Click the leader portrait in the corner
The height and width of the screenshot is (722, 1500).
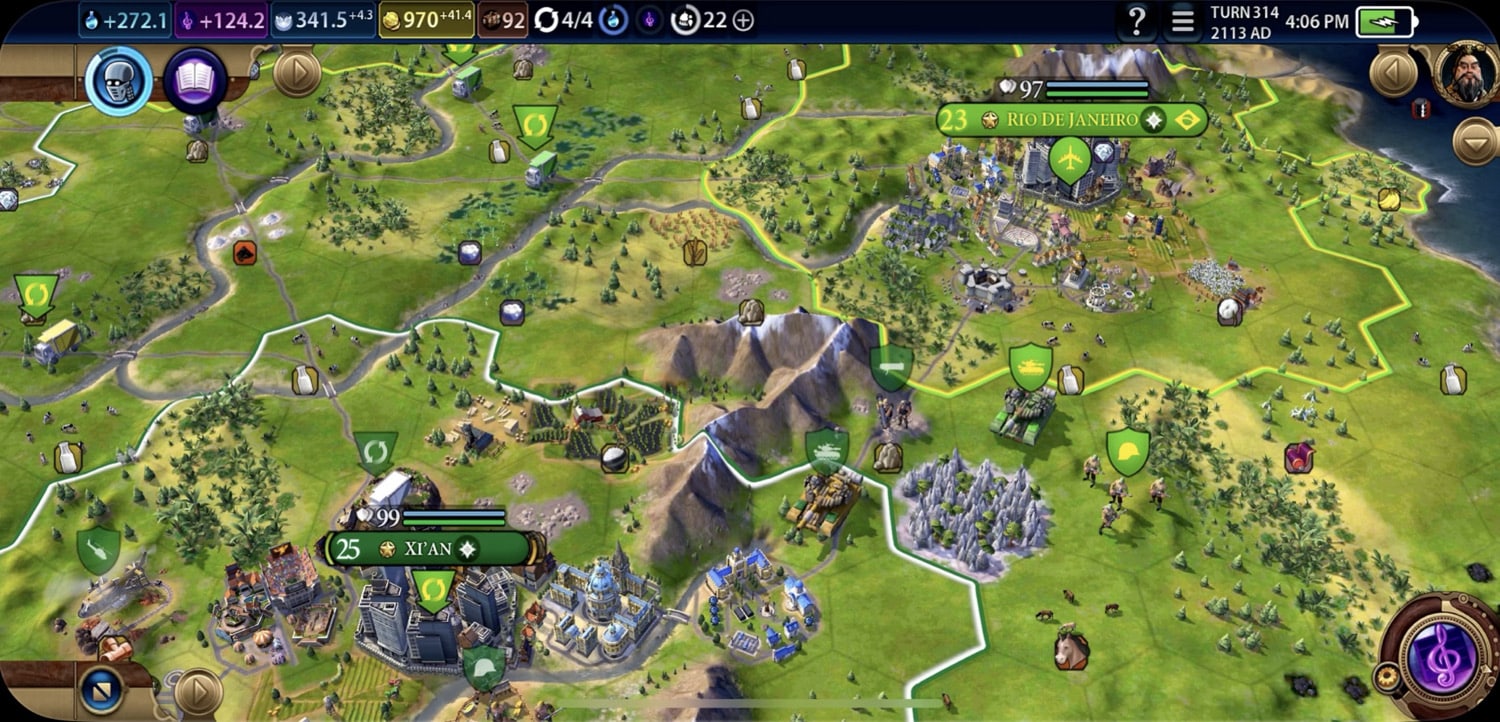coord(1467,73)
